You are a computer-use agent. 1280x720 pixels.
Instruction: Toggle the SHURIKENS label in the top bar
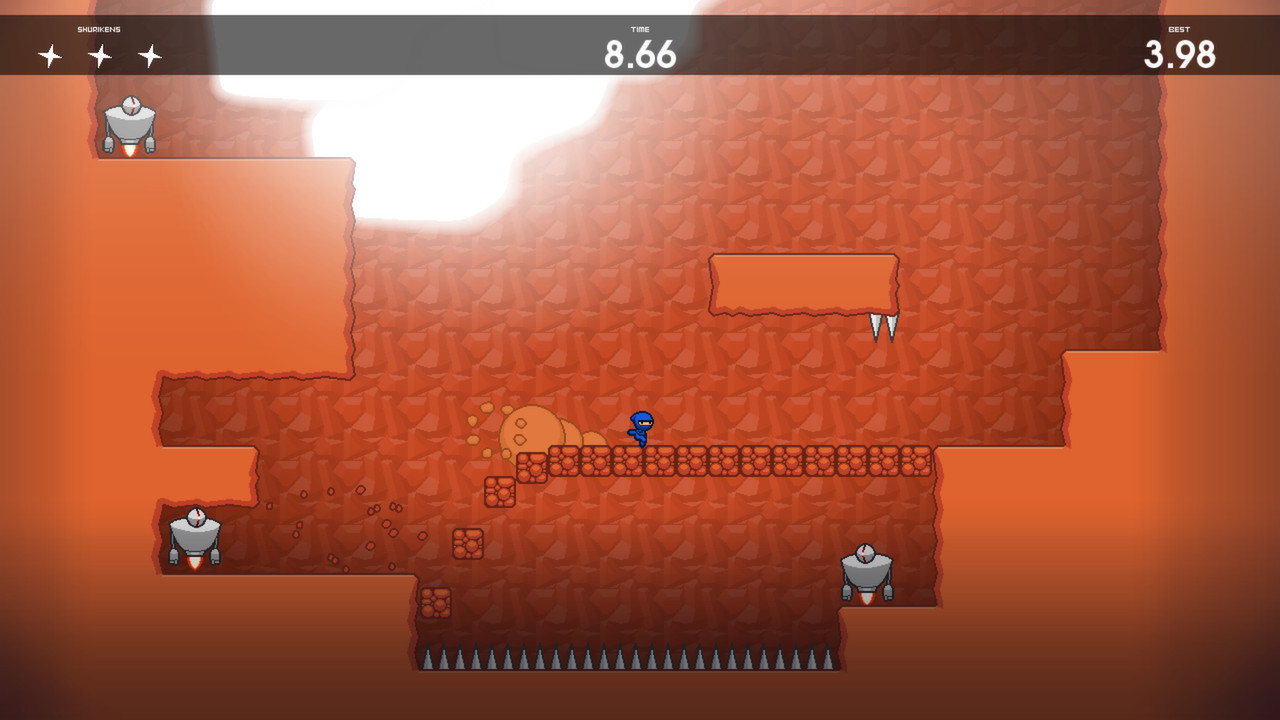[x=96, y=30]
